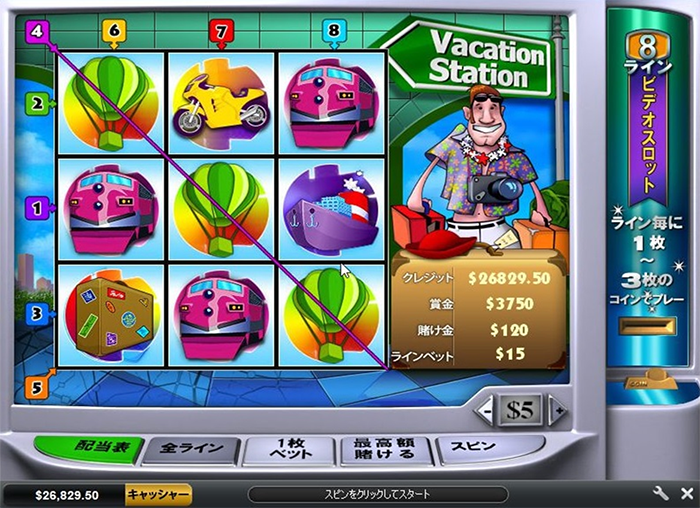Open the wrench settings icon
The image size is (700, 508).
pyautogui.click(x=660, y=494)
